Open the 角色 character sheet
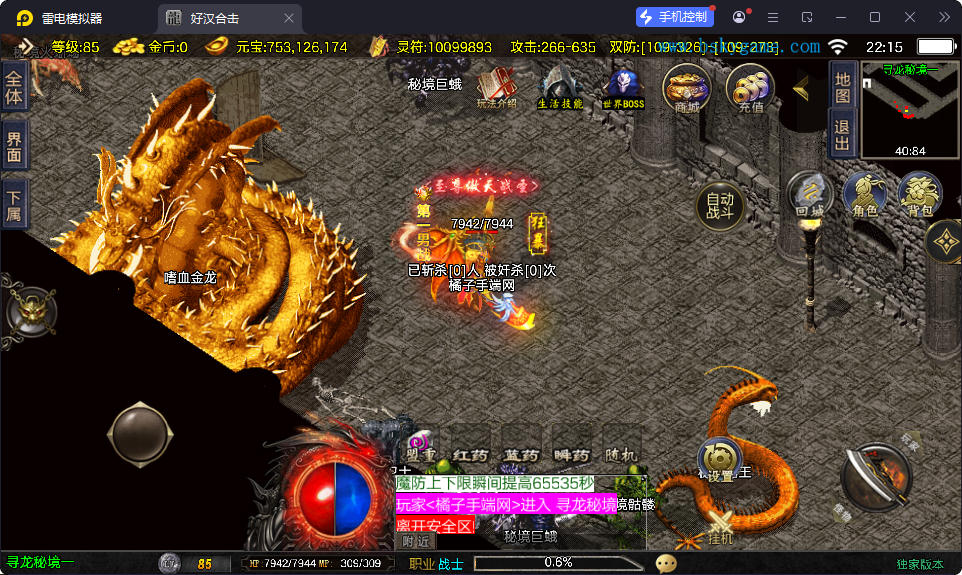962x575 pixels. coord(864,195)
